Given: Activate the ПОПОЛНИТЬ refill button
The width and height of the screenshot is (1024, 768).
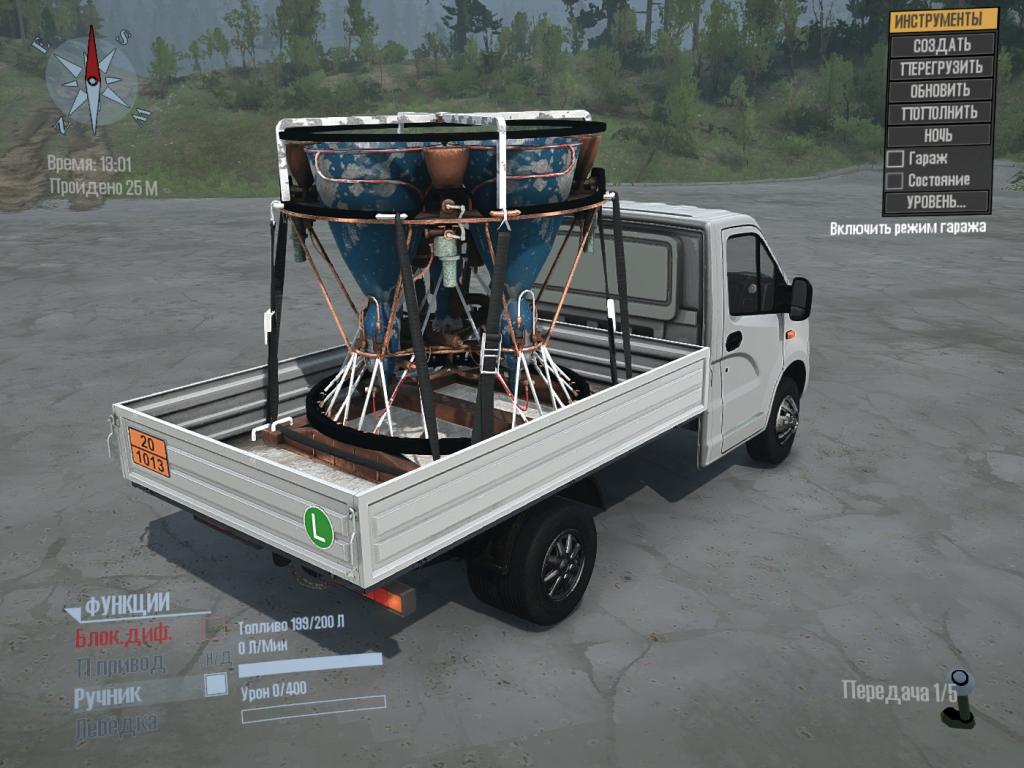Looking at the screenshot, I should (941, 112).
